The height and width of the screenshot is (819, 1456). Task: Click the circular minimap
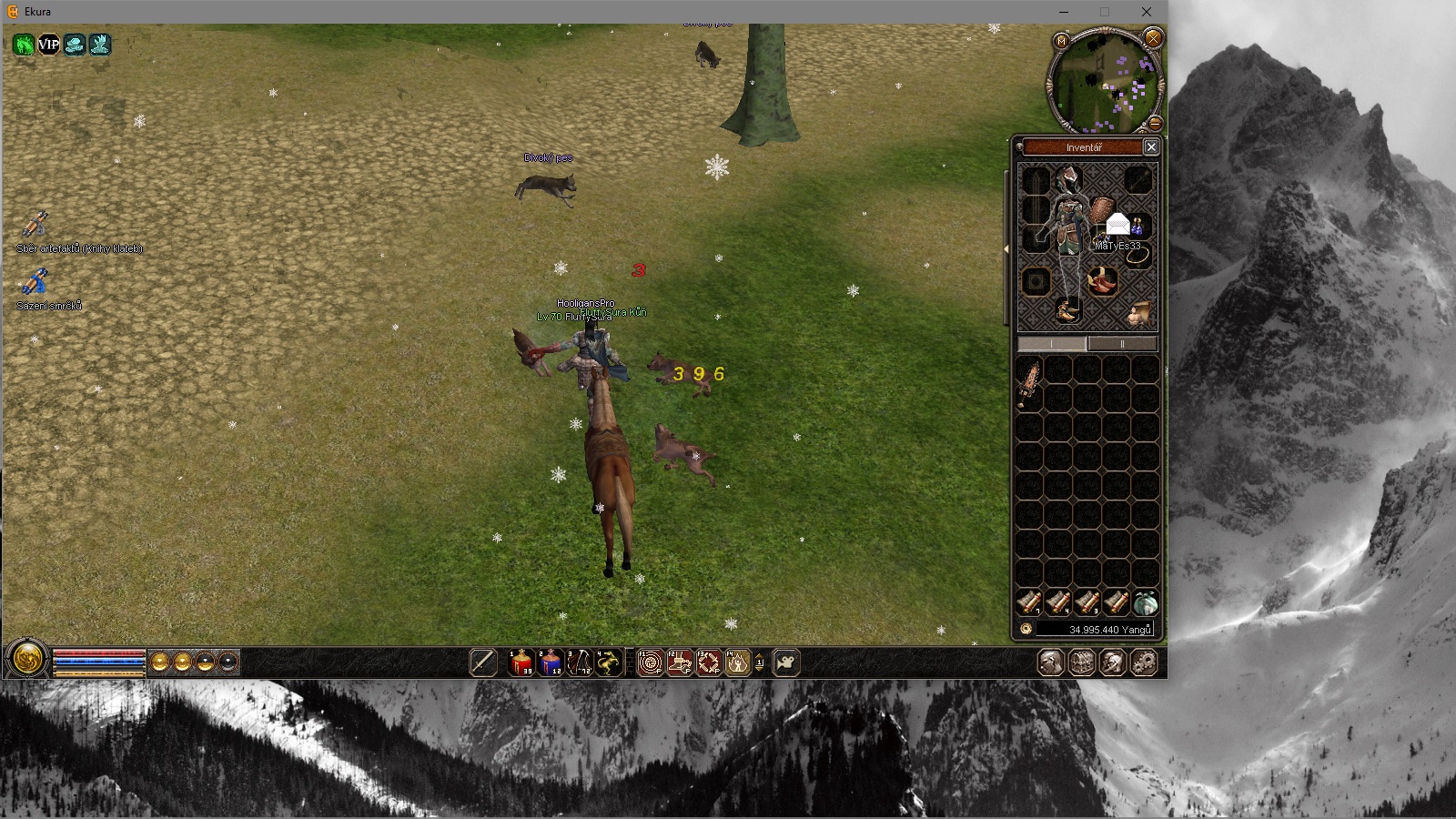coord(1104,84)
